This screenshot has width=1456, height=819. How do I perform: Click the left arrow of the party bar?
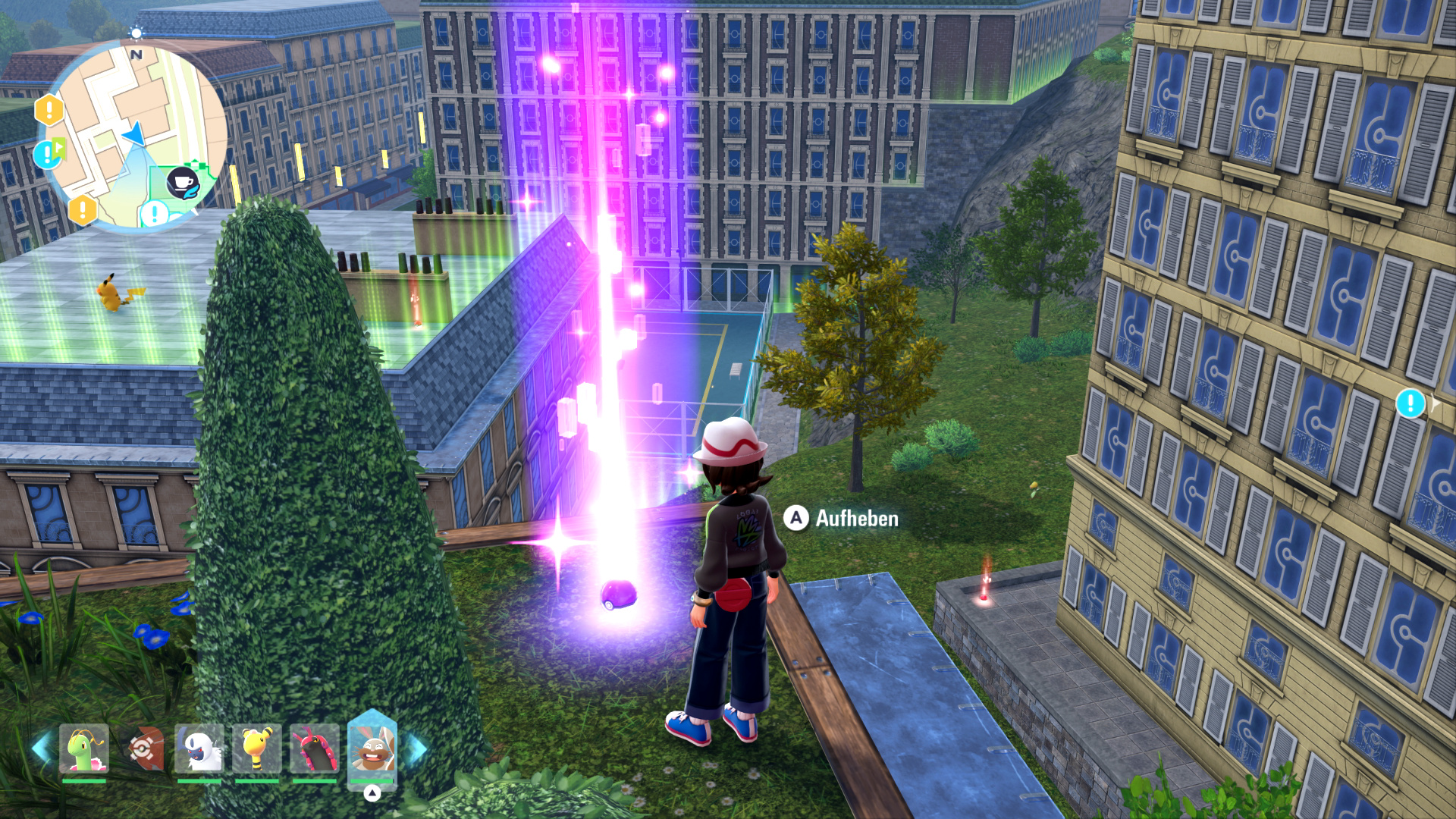(42, 748)
